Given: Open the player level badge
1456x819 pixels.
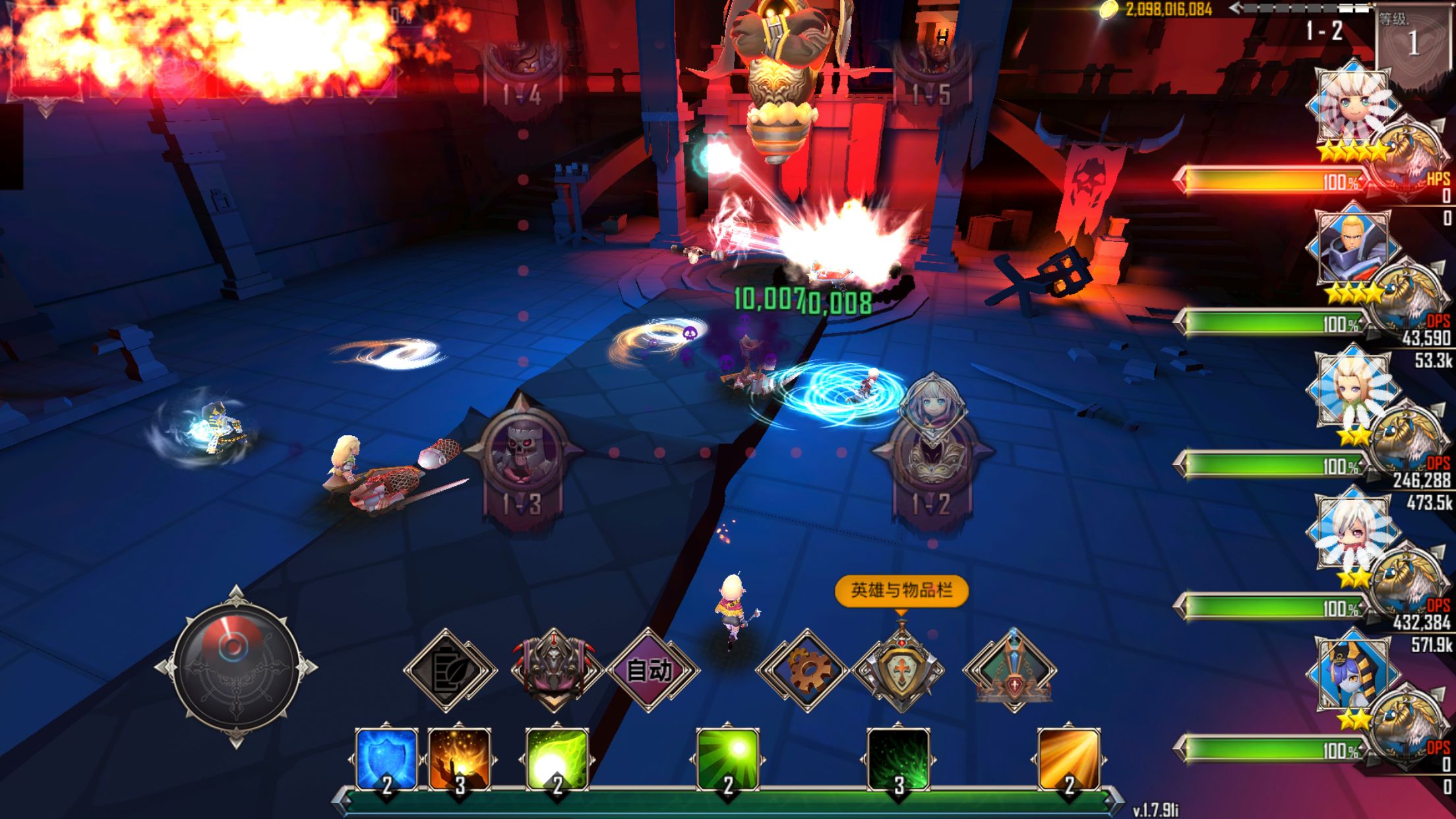Looking at the screenshot, I should click(1414, 41).
